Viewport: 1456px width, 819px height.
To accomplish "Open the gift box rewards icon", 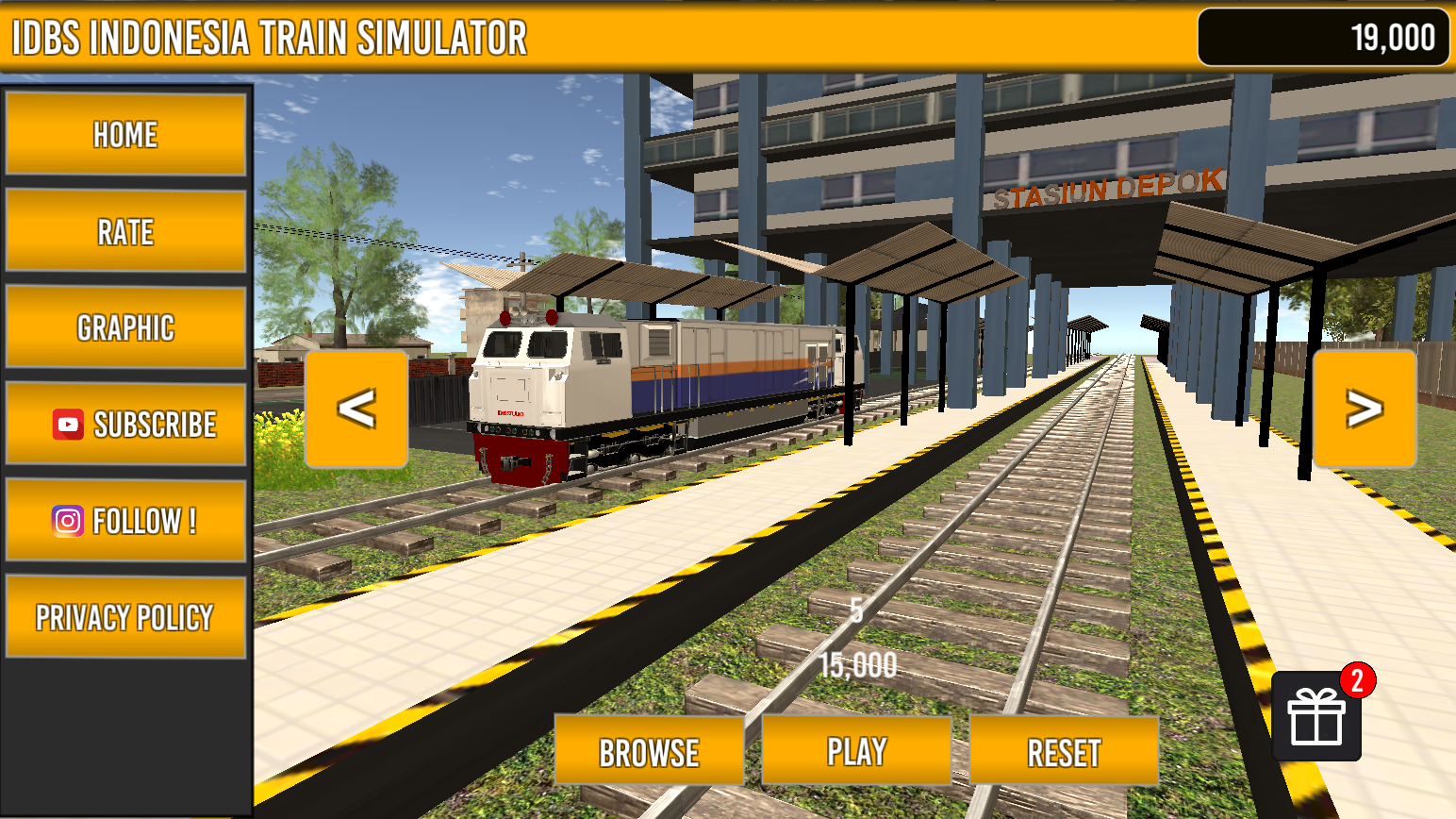I will 1316,716.
